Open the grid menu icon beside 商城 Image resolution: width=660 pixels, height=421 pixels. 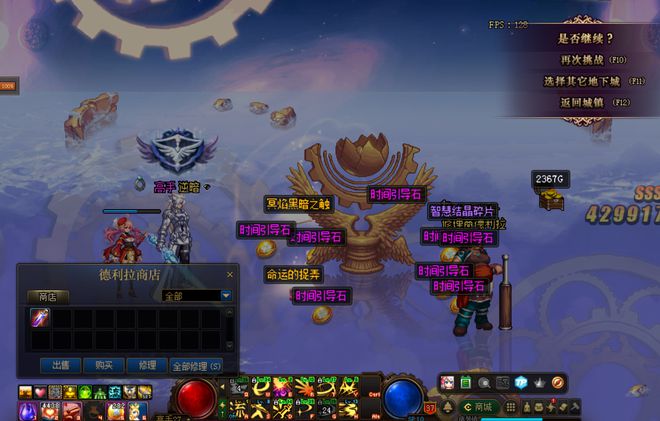pyautogui.click(x=511, y=407)
